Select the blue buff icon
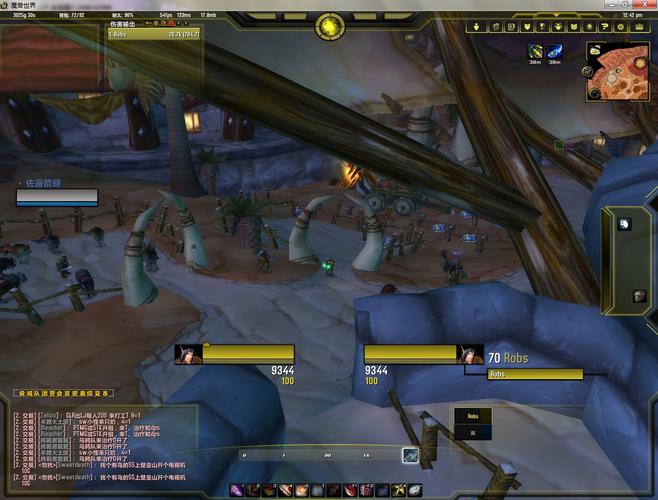This screenshot has width=658, height=500. (554, 52)
